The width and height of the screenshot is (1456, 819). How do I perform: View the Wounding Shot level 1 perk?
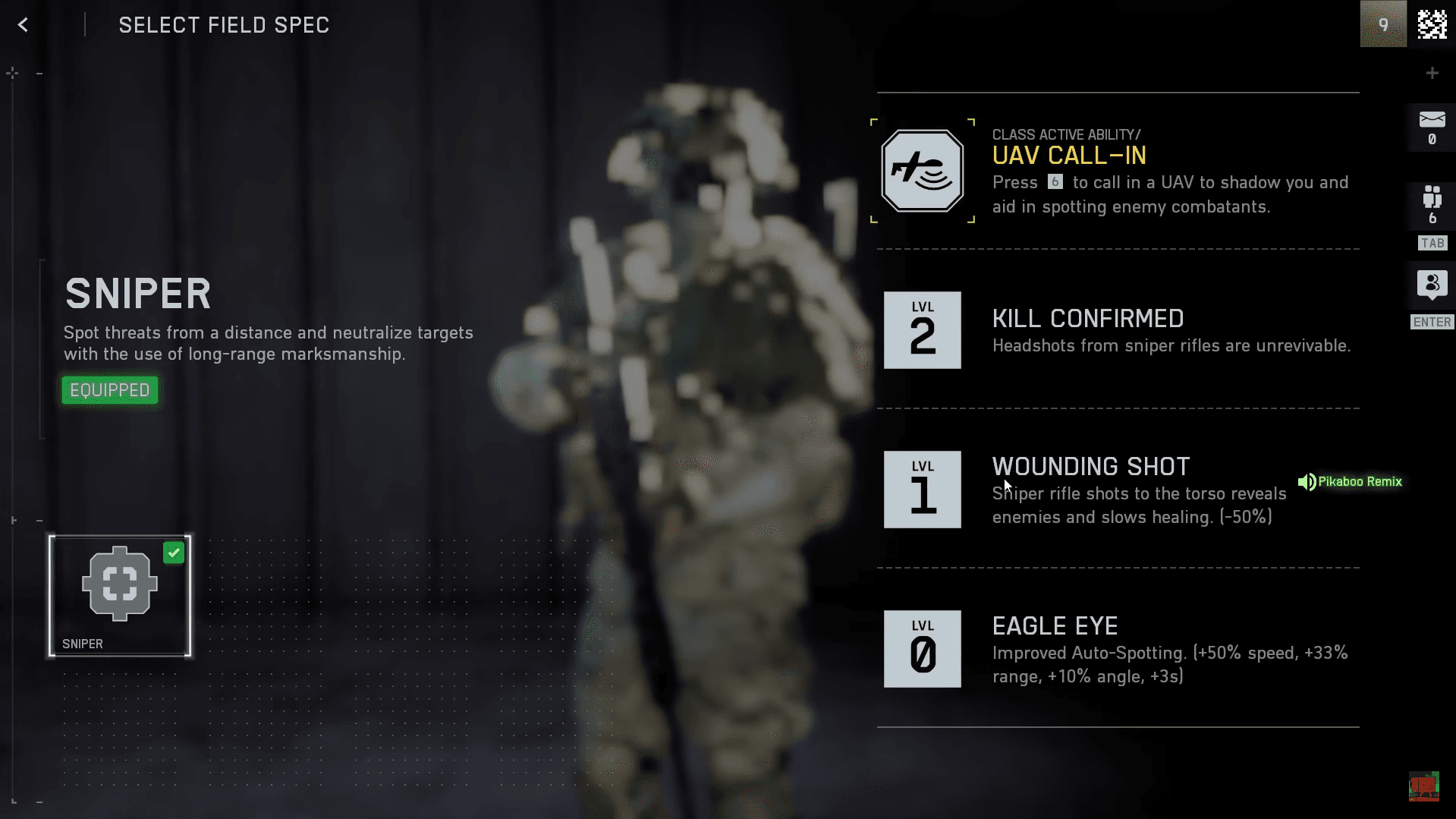click(922, 490)
